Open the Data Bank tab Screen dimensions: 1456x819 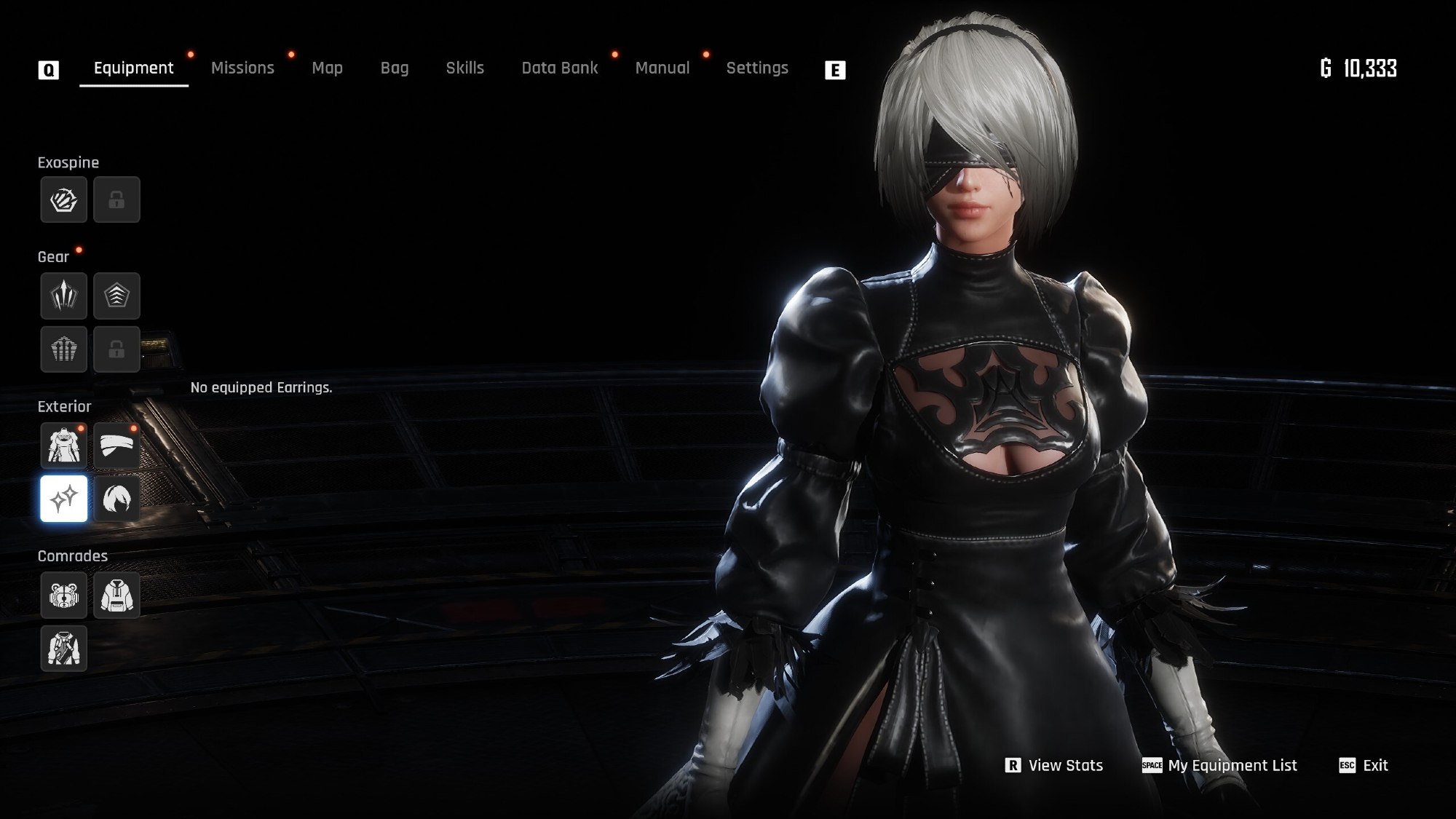(559, 68)
